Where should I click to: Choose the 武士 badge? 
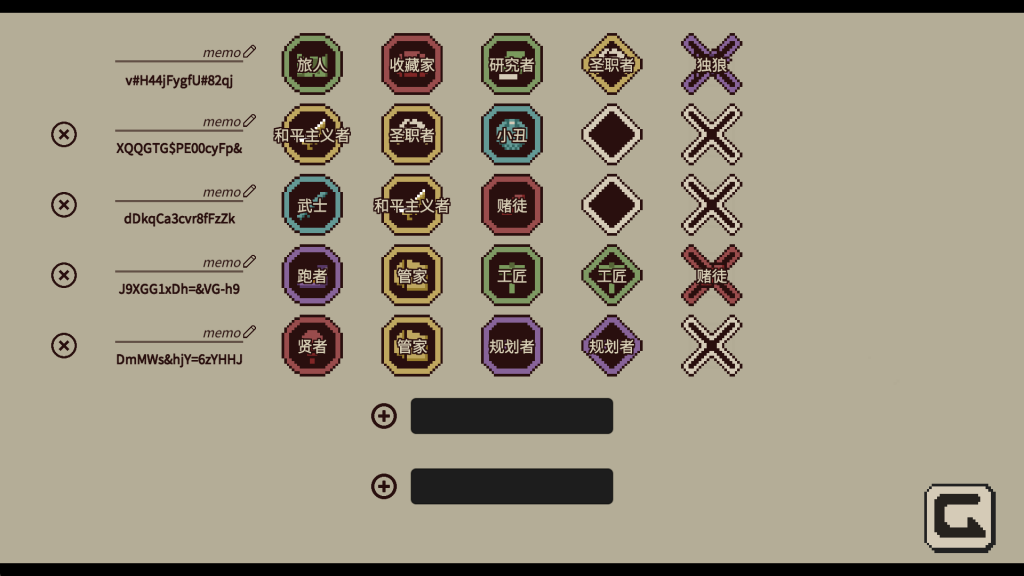(312, 205)
